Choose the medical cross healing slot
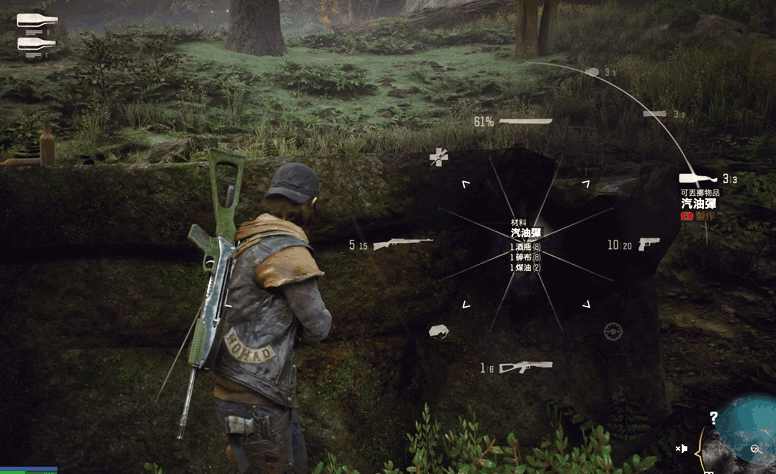The height and width of the screenshot is (474, 776). pos(438,157)
